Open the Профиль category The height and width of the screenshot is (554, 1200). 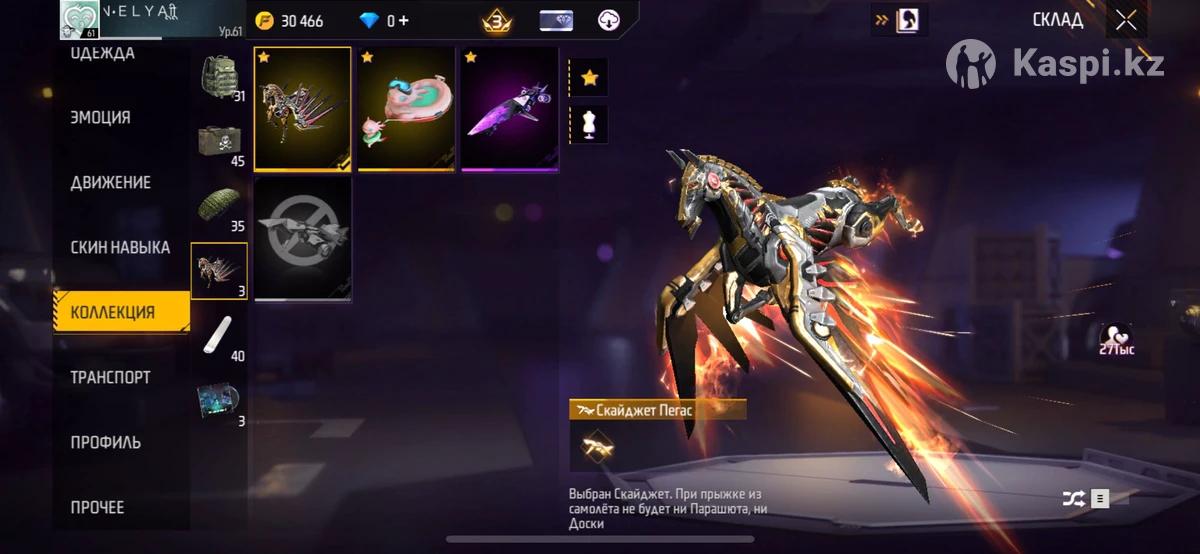106,442
